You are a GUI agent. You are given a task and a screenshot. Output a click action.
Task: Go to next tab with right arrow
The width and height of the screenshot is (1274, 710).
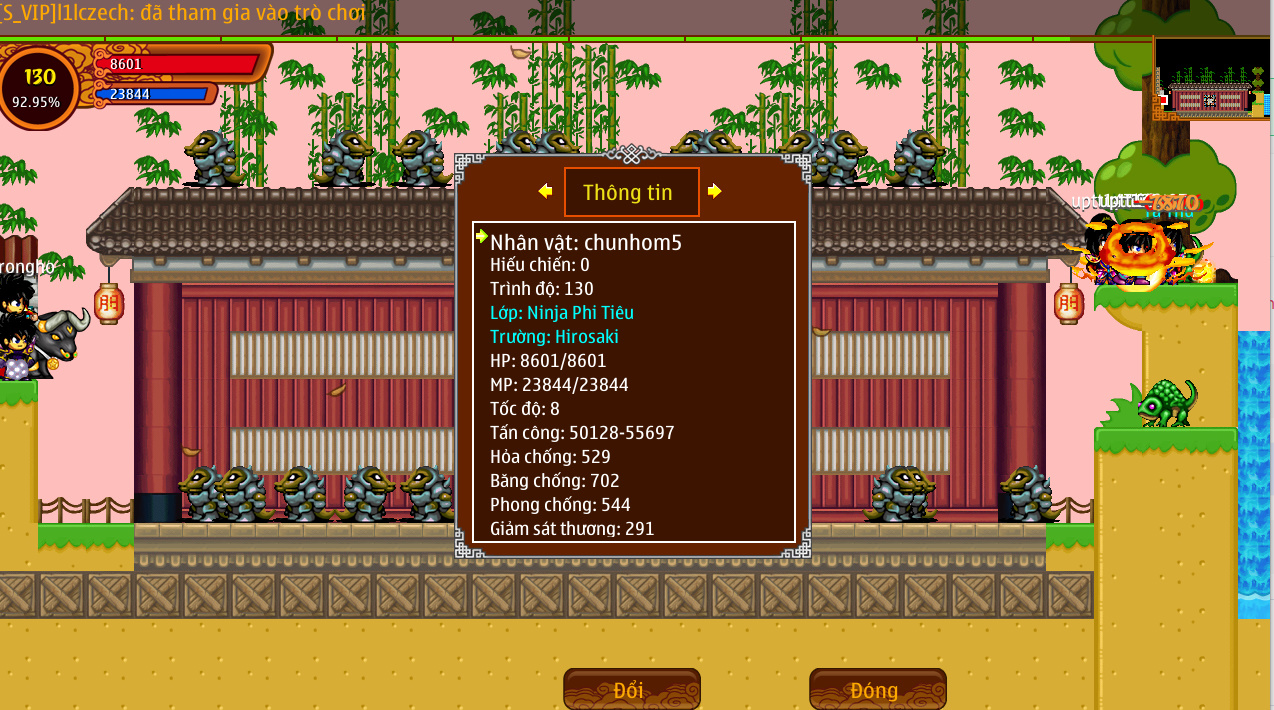coord(714,191)
